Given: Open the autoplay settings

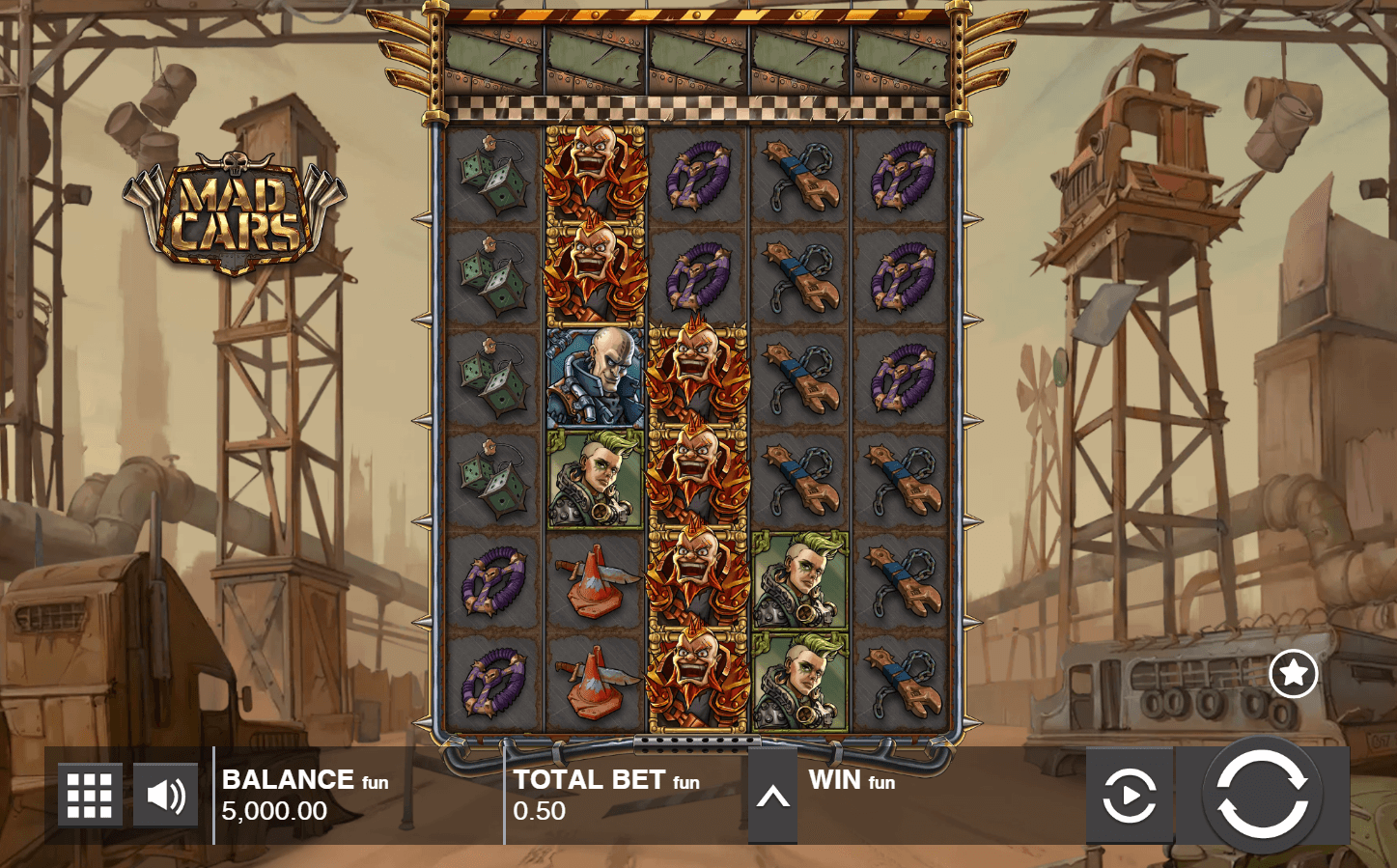Looking at the screenshot, I should (x=1128, y=797).
